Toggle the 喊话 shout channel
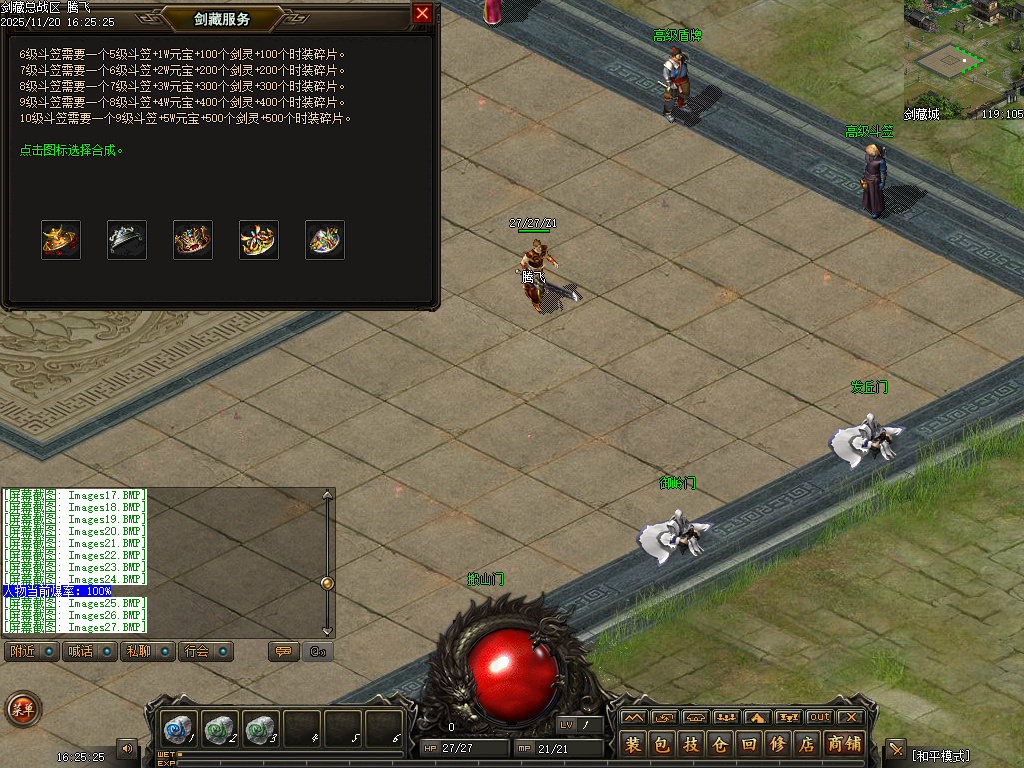The height and width of the screenshot is (768, 1024). pyautogui.click(x=88, y=651)
